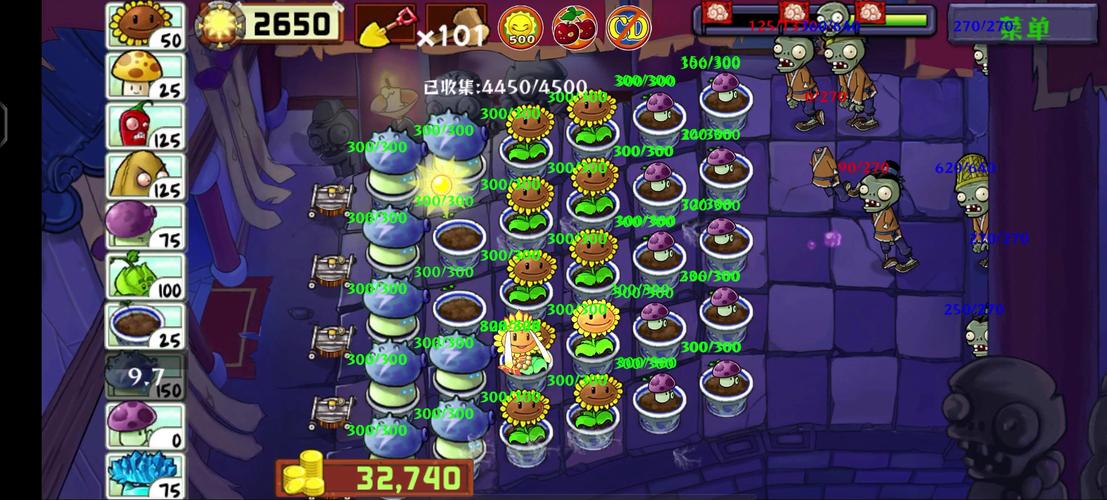Image resolution: width=1107 pixels, height=500 pixels.
Task: Choose the Sun-shroom seed packet costing 25
Action: point(145,76)
